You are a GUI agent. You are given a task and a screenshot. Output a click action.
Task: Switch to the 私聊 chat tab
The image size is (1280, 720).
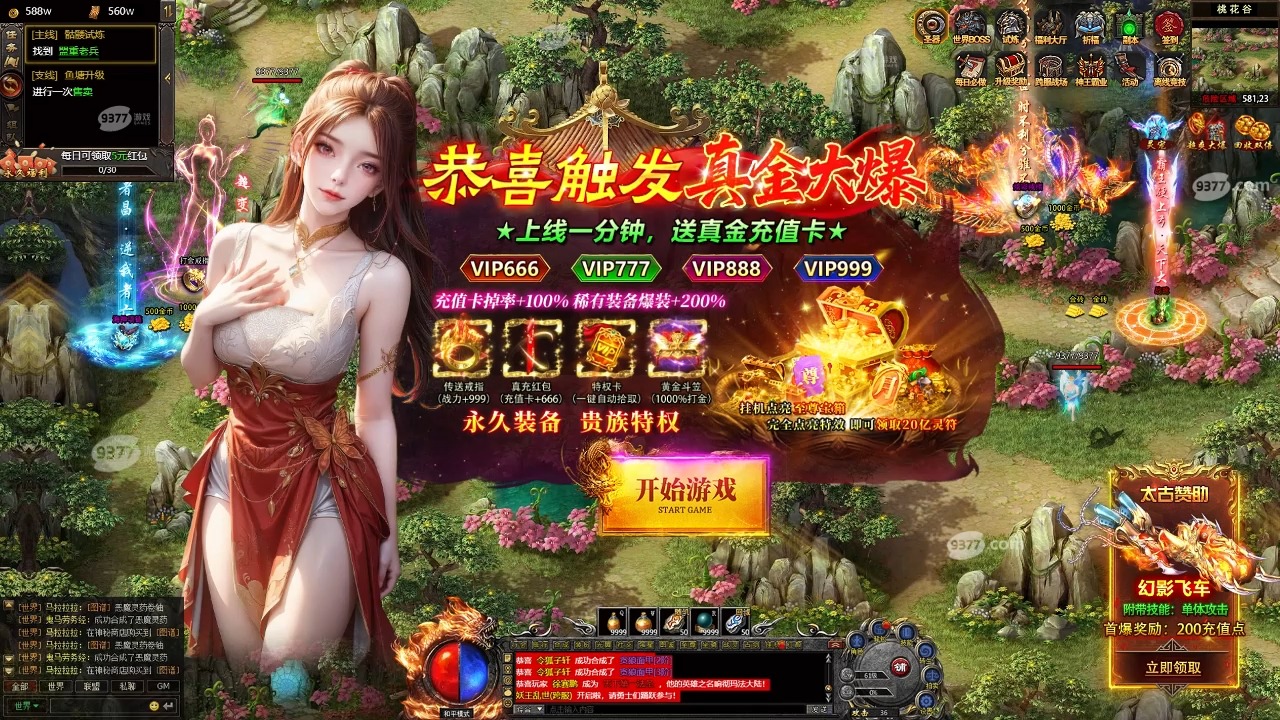point(128,687)
